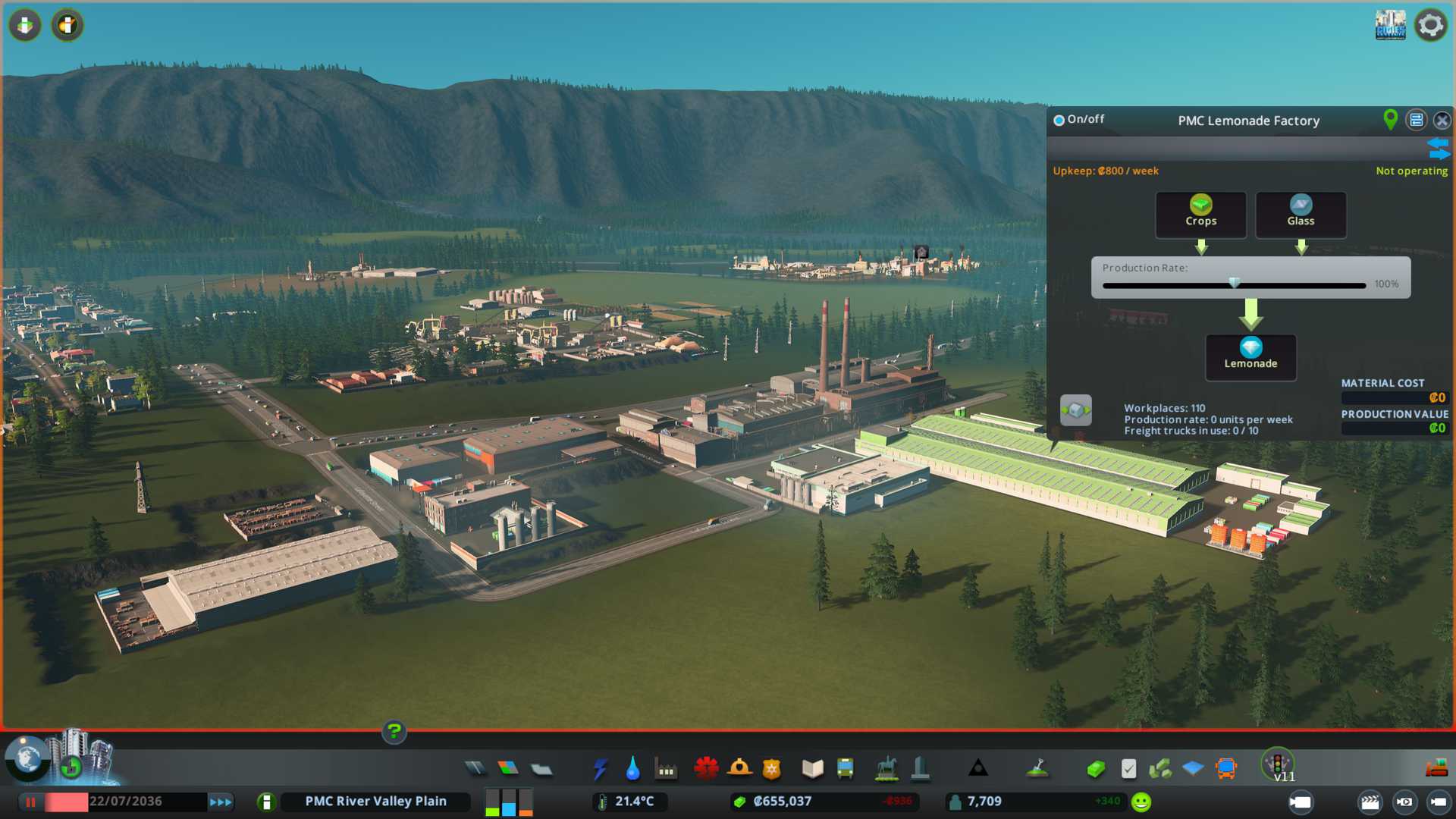
Task: Click the Lemonade output product box
Action: [x=1250, y=356]
